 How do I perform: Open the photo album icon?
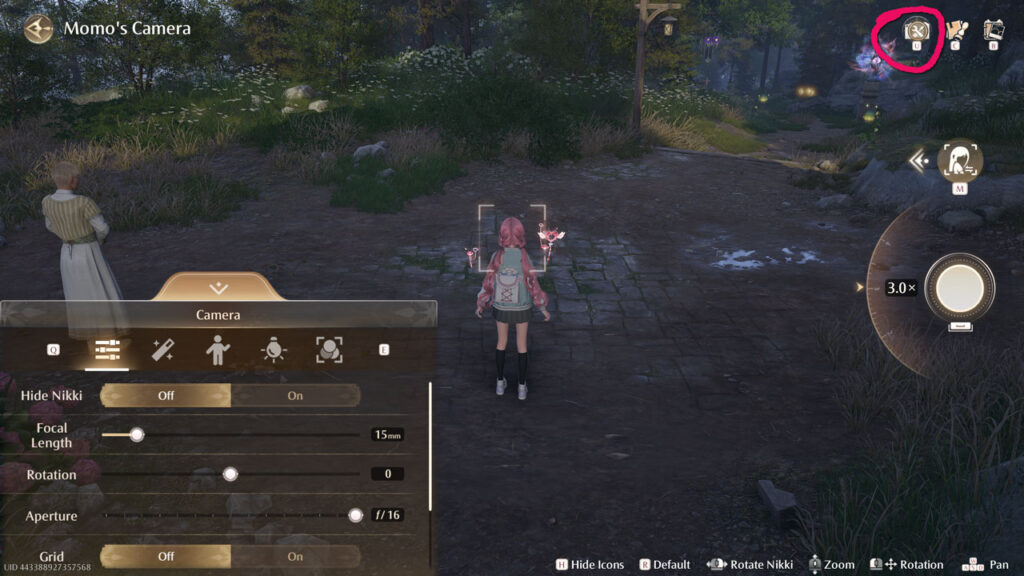pyautogui.click(x=993, y=30)
